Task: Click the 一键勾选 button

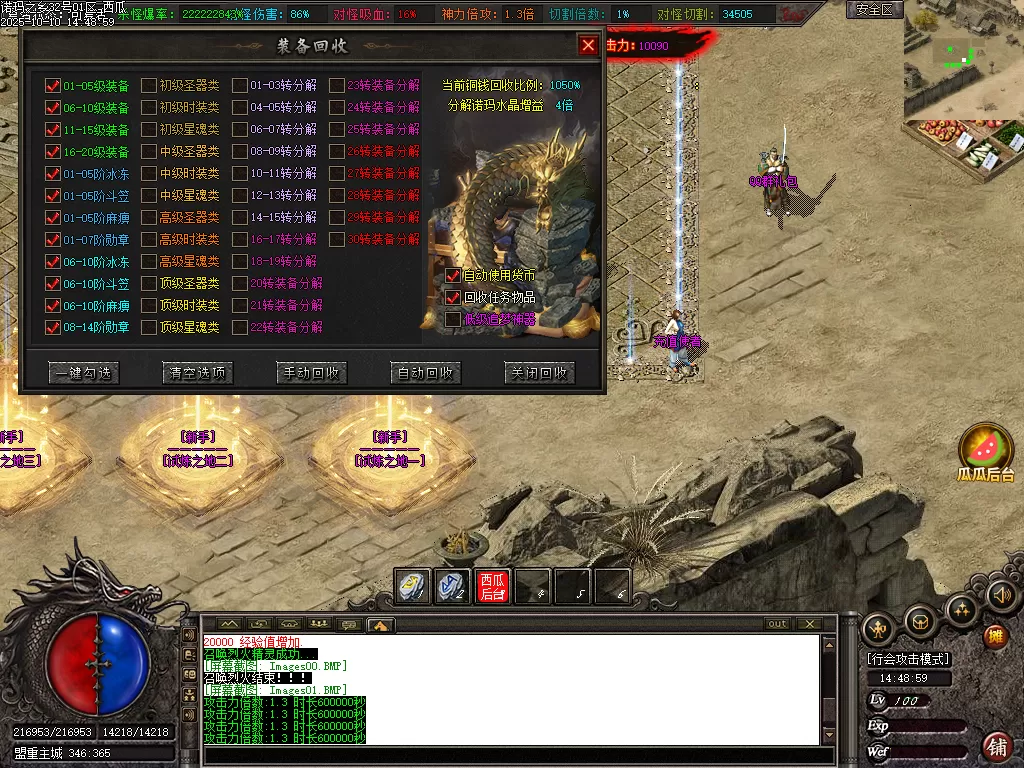Action: point(84,373)
